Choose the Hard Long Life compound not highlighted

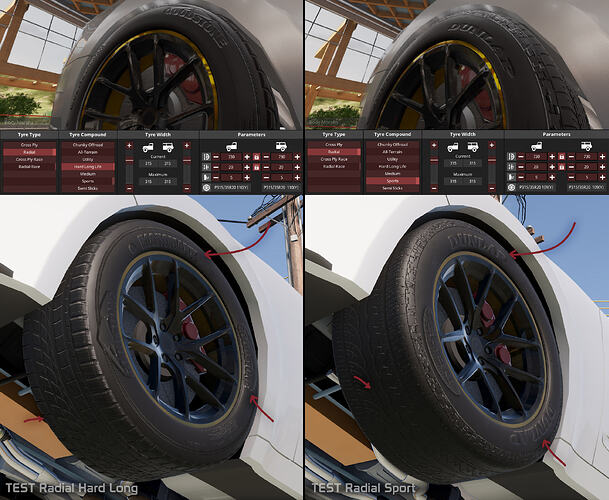click(391, 165)
